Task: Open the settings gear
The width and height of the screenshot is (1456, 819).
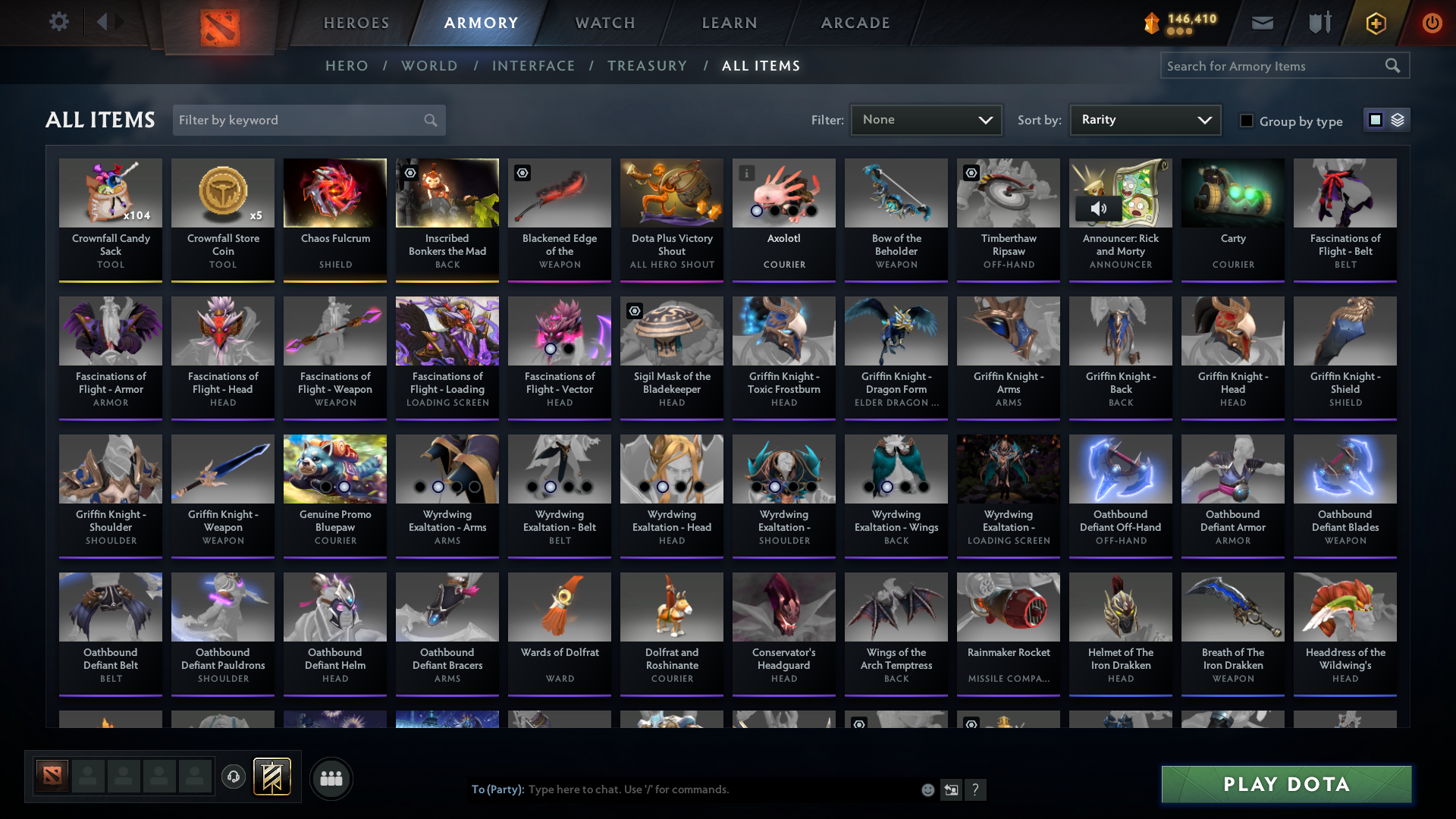Action: 59,22
